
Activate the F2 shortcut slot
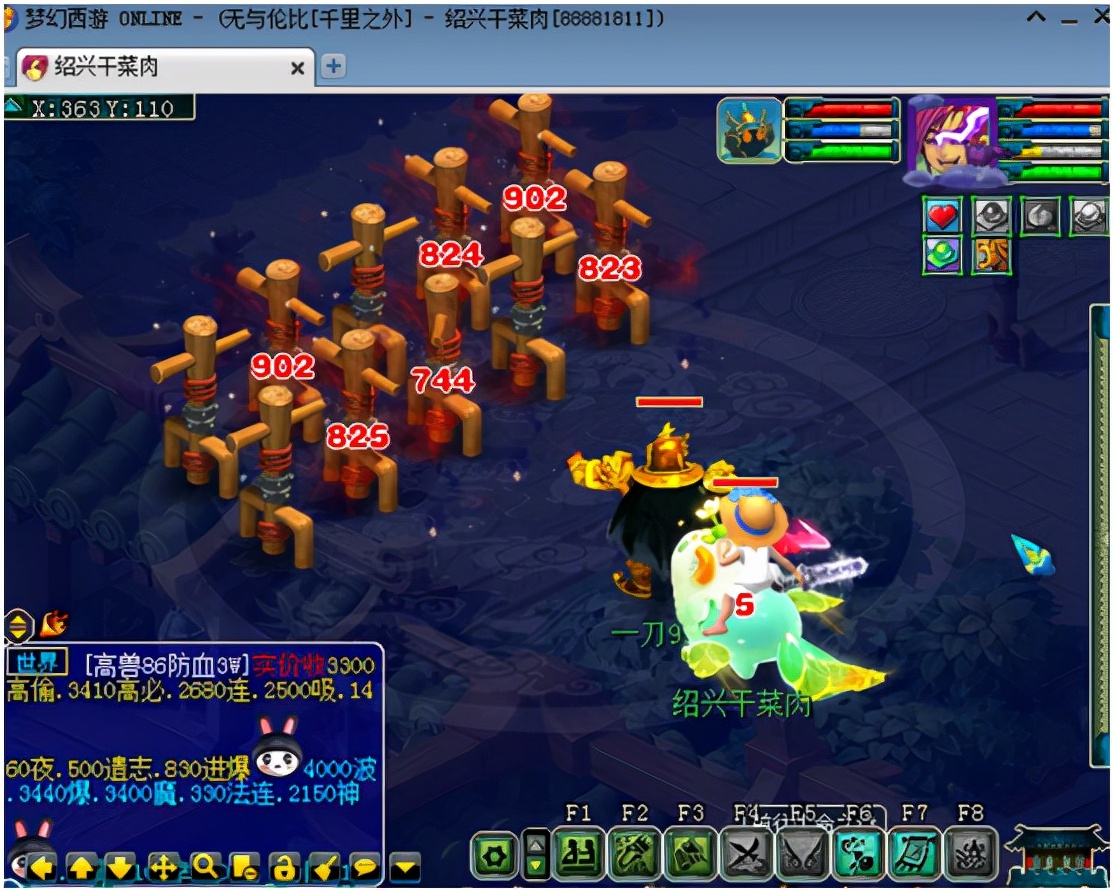point(634,856)
